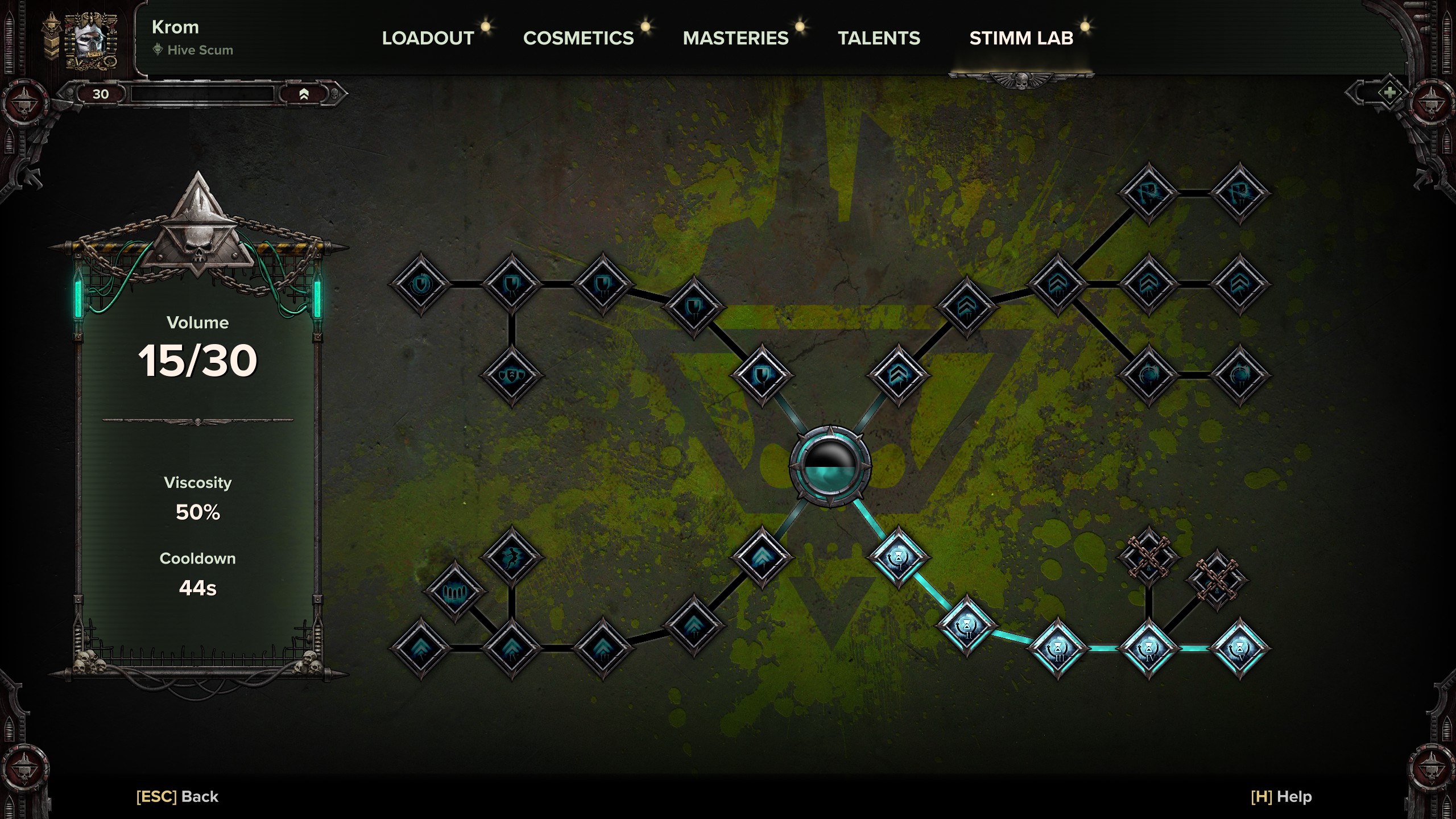Image resolution: width=1456 pixels, height=819 pixels.
Task: Choose the row of bullets node
Action: (455, 592)
